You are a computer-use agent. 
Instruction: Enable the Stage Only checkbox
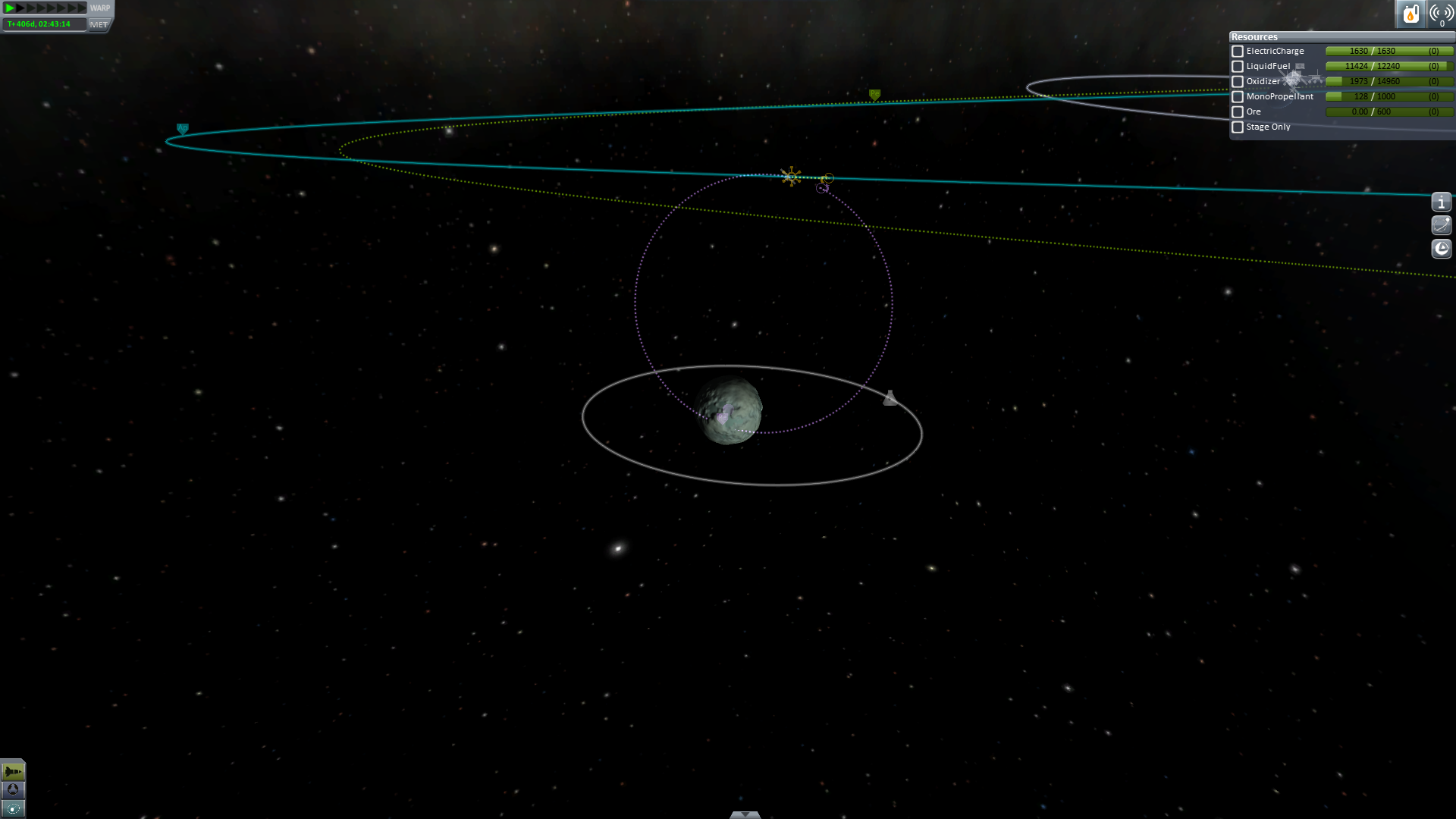pyautogui.click(x=1238, y=127)
